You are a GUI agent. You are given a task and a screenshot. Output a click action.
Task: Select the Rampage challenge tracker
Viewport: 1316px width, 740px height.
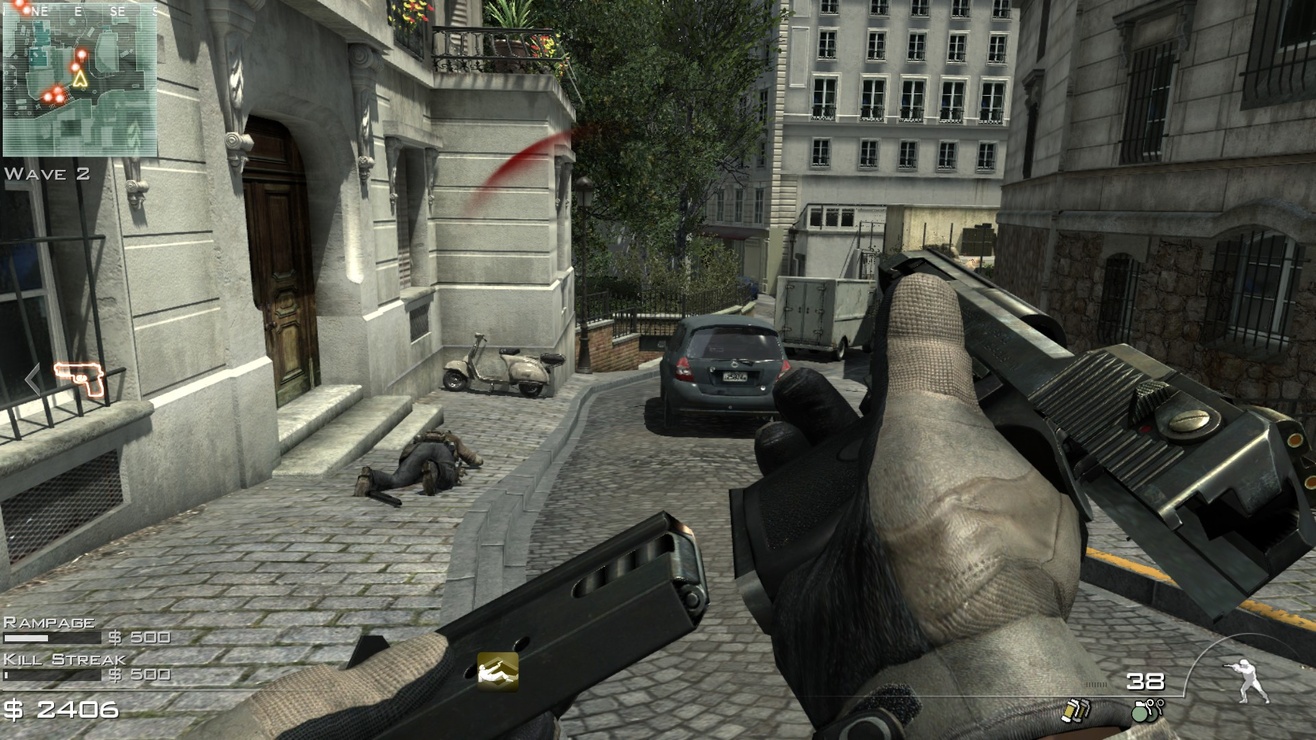[86, 630]
